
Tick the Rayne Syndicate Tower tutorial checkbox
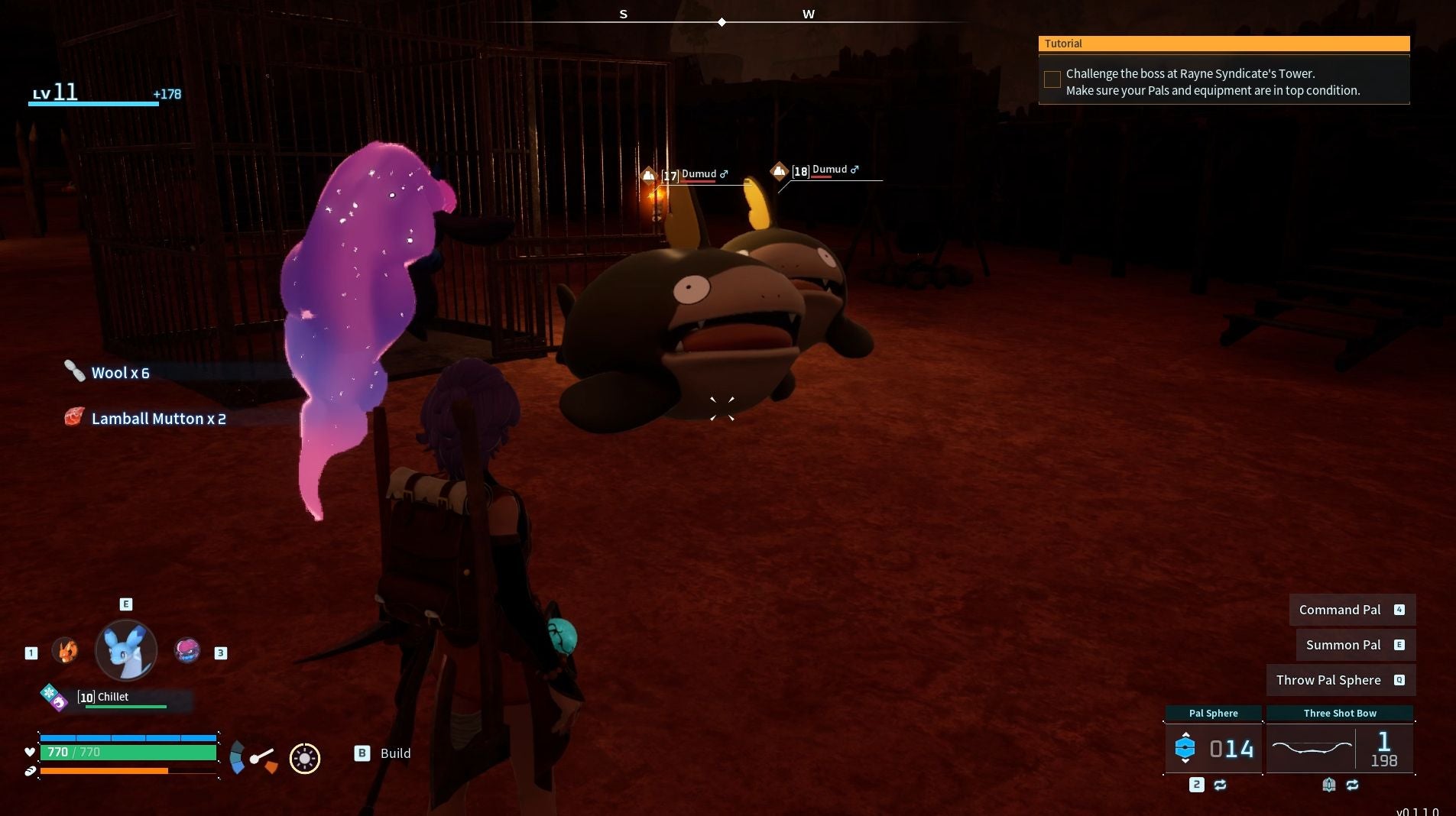1052,79
